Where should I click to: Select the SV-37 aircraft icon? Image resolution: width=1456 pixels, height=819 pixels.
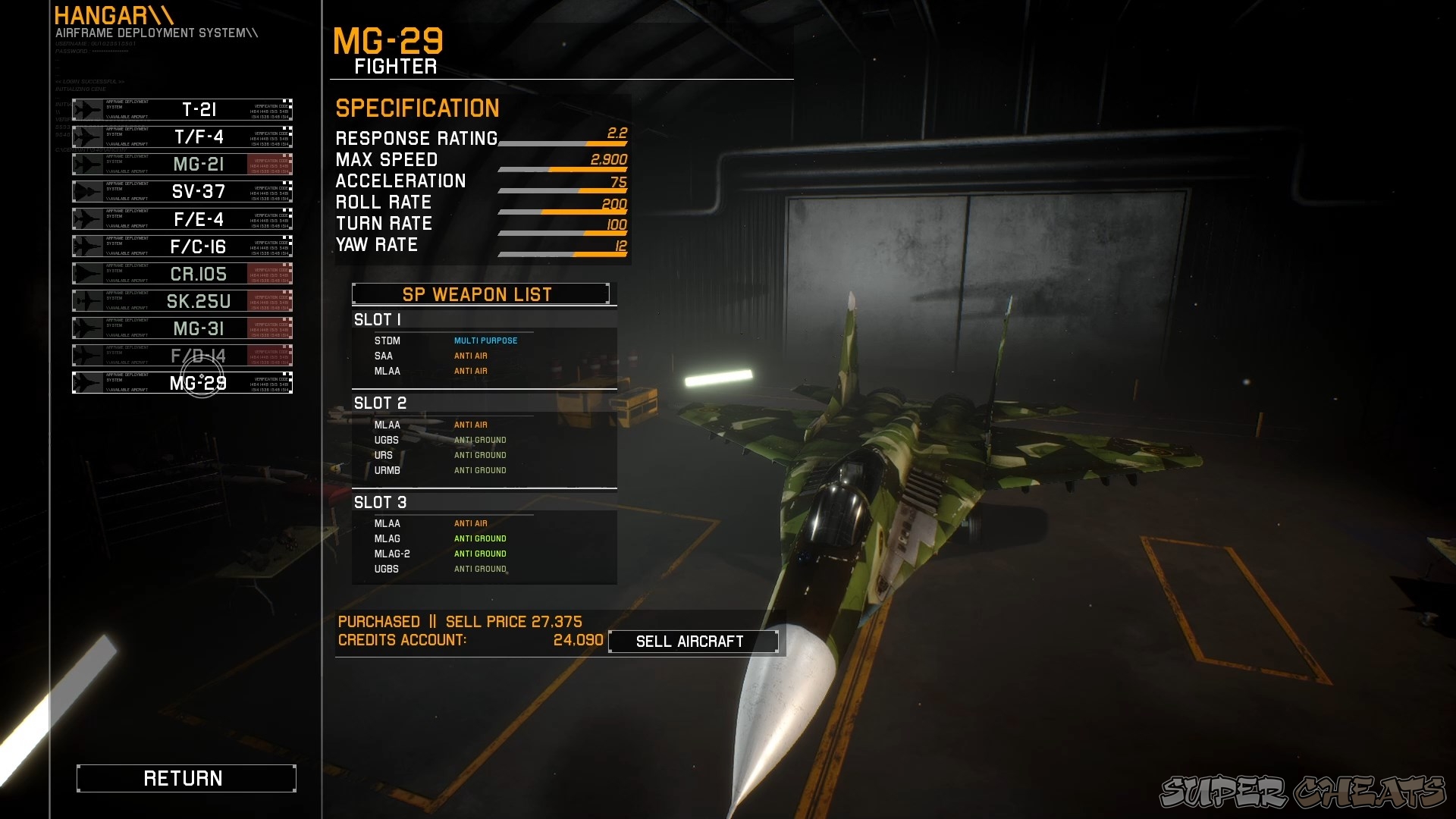pyautogui.click(x=87, y=191)
